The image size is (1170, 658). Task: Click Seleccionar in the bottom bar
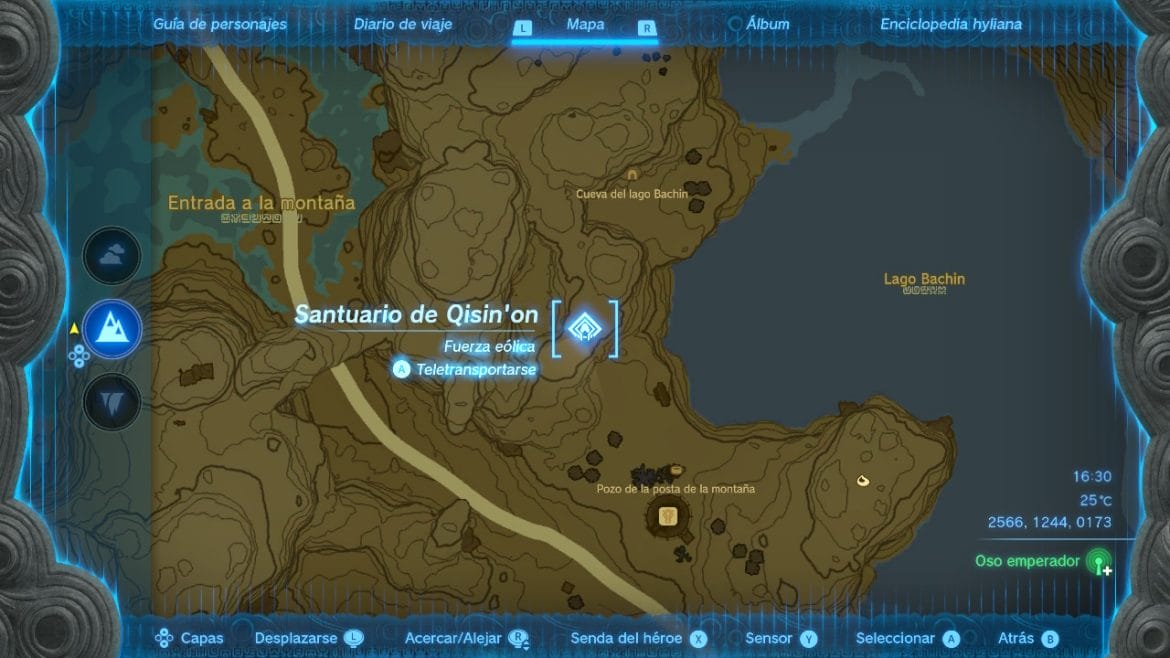906,638
